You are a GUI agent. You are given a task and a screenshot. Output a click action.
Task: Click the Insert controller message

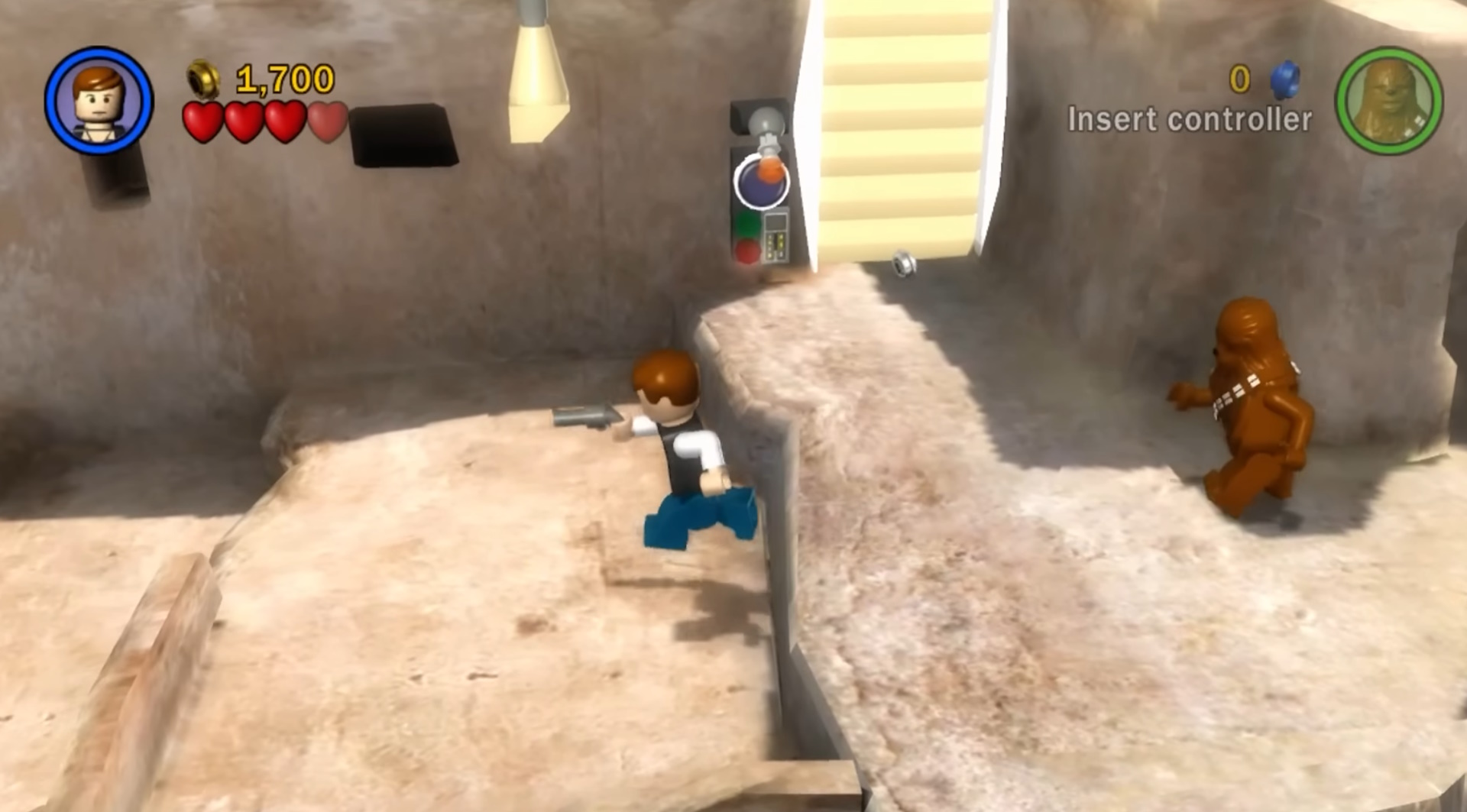tap(1190, 118)
